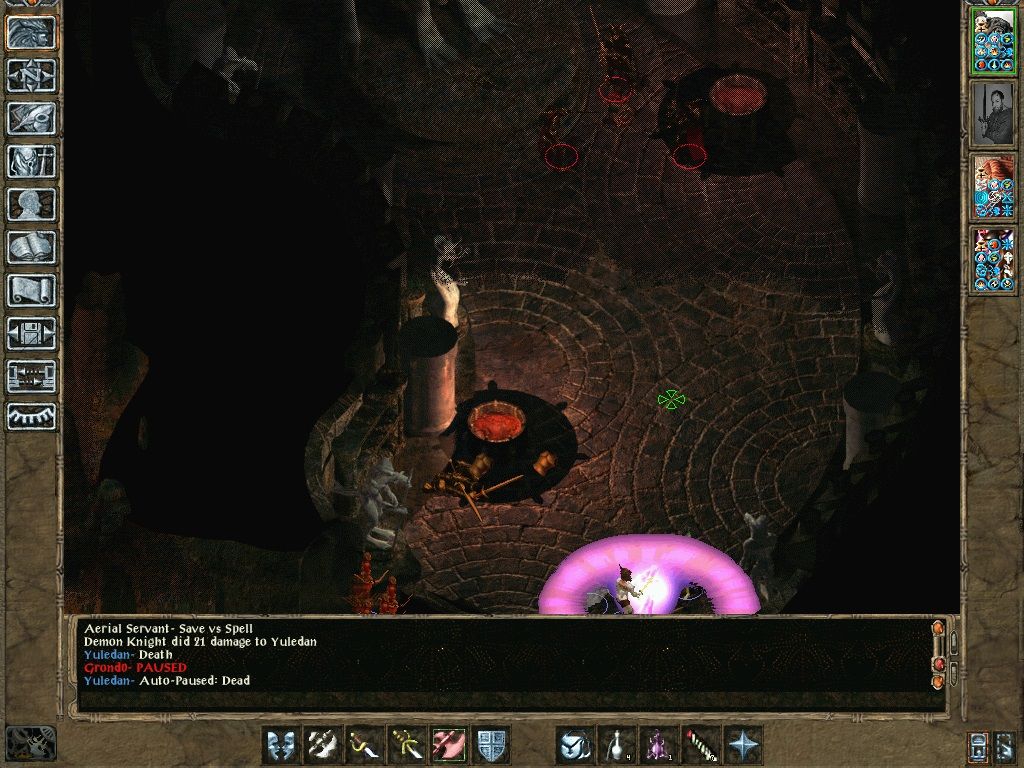Open the mage spellbook
This screenshot has height=768, width=1024.
(x=31, y=247)
